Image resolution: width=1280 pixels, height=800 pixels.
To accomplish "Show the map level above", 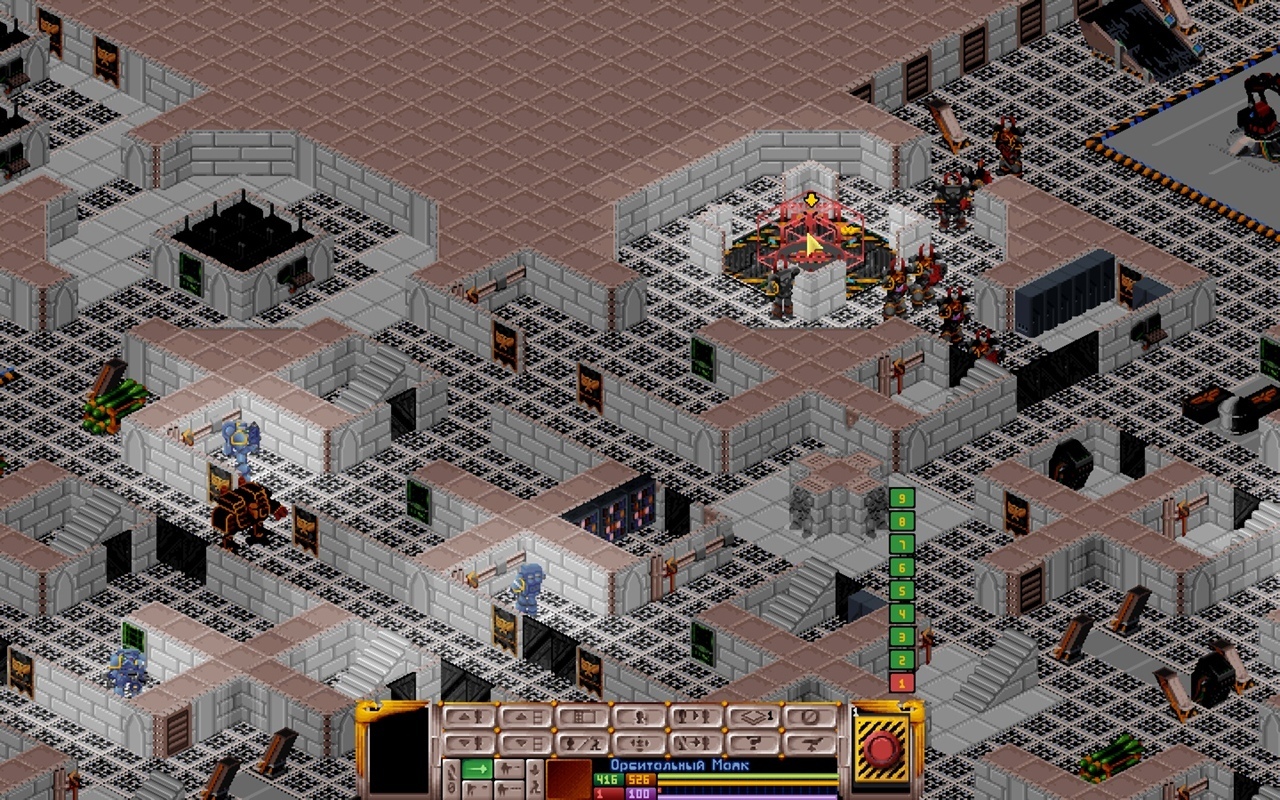I will 525,717.
